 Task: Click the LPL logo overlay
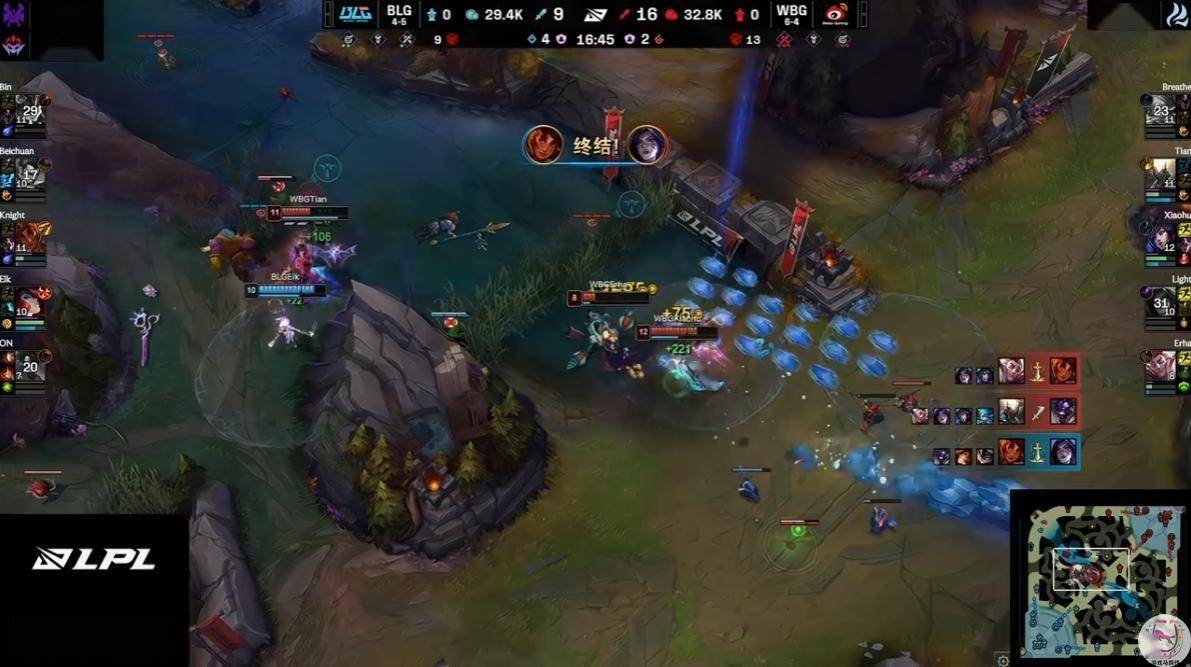coord(94,559)
